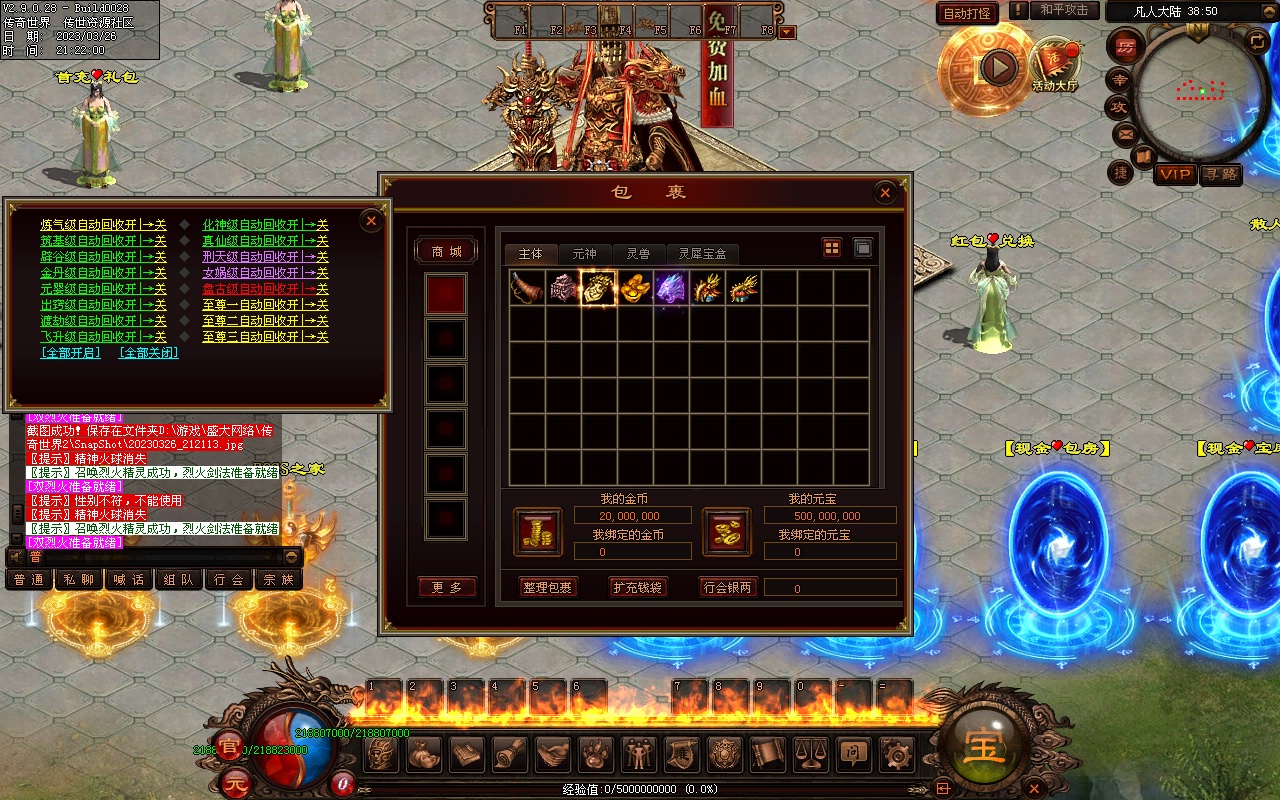The width and height of the screenshot is (1280, 800).
Task: Open the 商城 shop from the bag
Action: 446,251
